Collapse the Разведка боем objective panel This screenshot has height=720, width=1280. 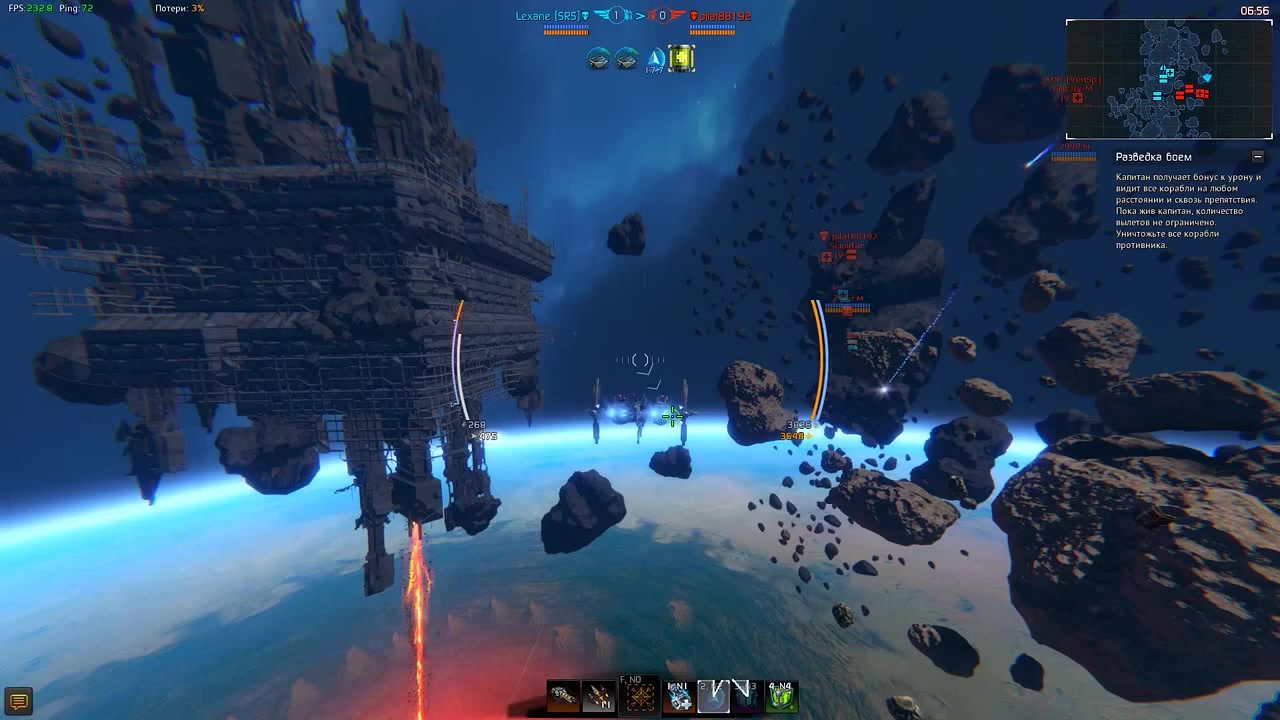tap(1257, 157)
